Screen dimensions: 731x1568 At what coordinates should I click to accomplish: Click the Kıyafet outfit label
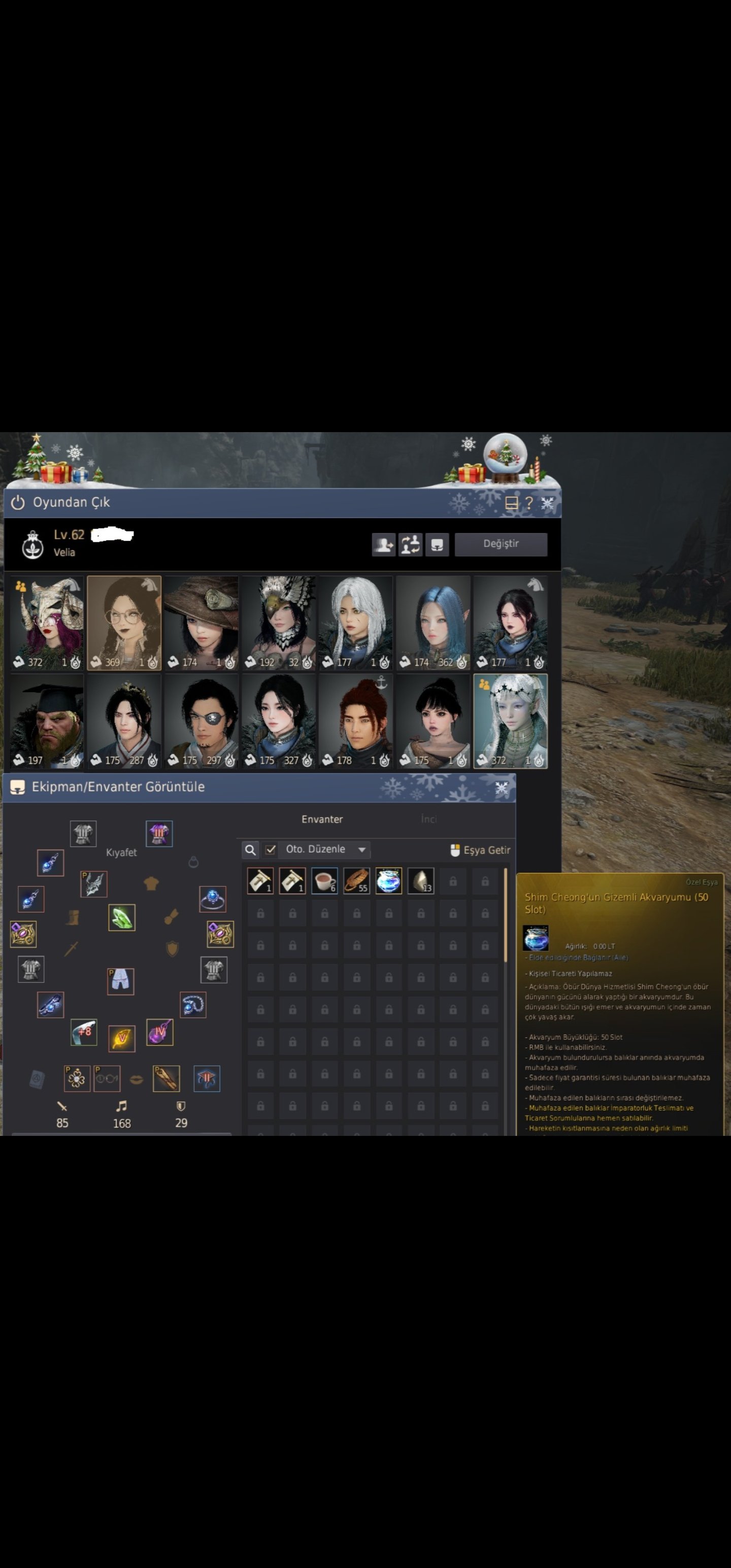(121, 852)
